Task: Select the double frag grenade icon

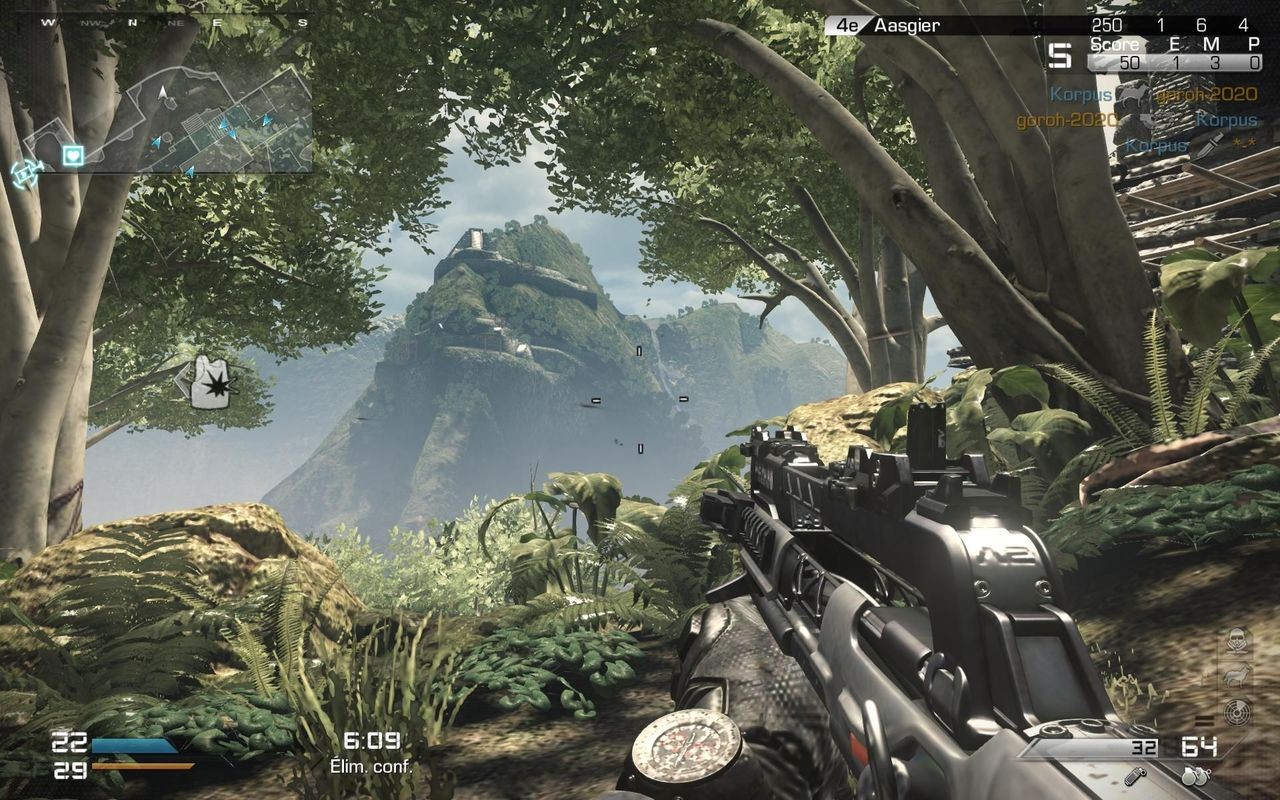Action: (x=1194, y=775)
